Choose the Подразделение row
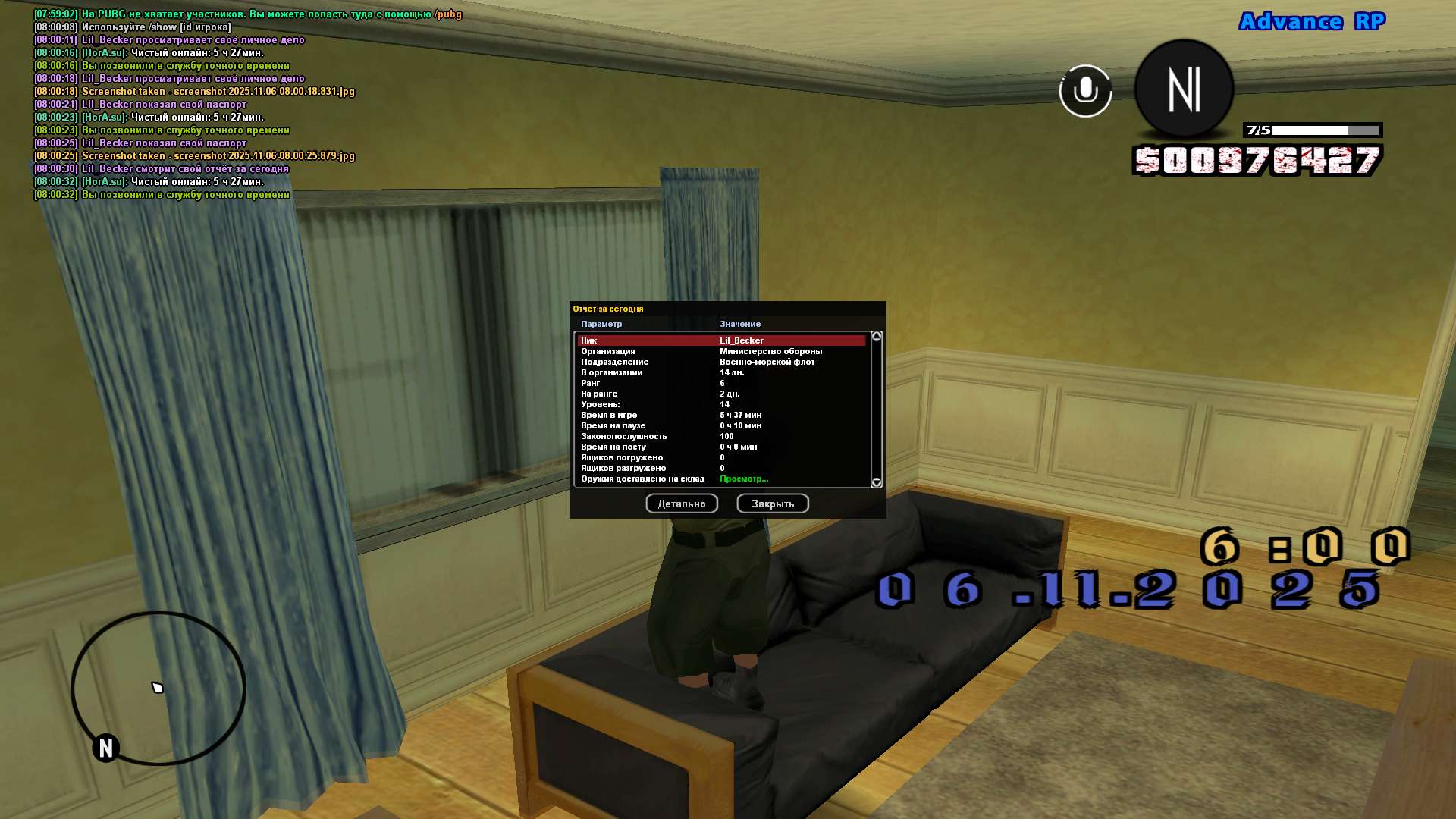The height and width of the screenshot is (819, 1456). point(720,362)
